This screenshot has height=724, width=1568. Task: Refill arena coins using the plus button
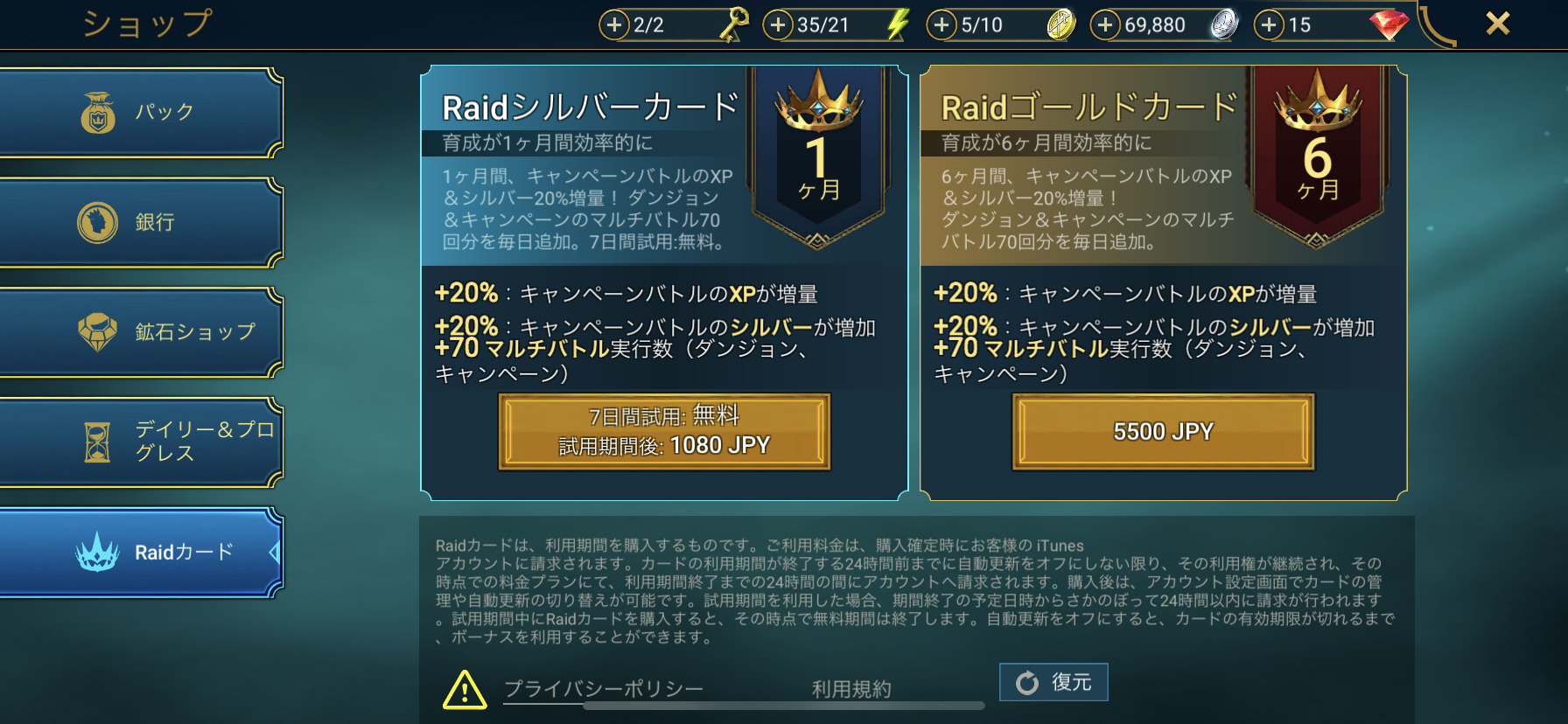coord(941,25)
